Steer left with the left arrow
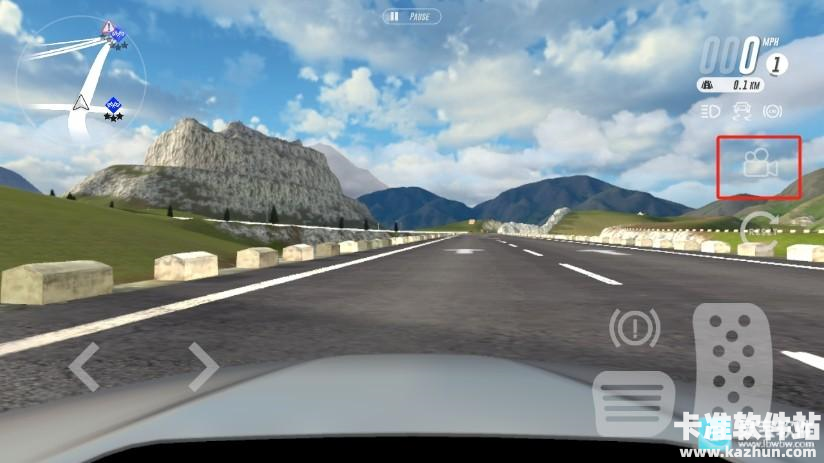This screenshot has height=463, width=824. click(x=83, y=366)
